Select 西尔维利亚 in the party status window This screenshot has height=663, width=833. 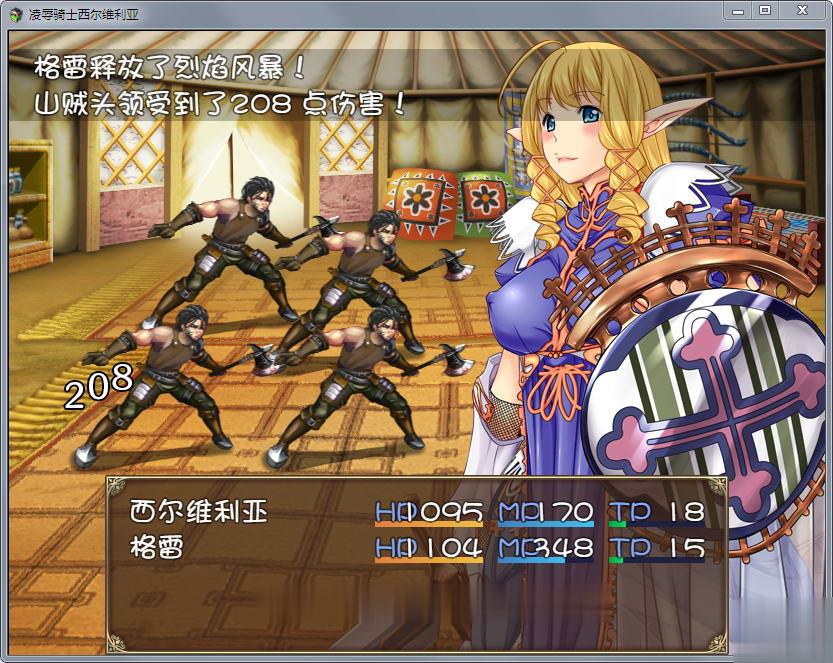(200, 512)
